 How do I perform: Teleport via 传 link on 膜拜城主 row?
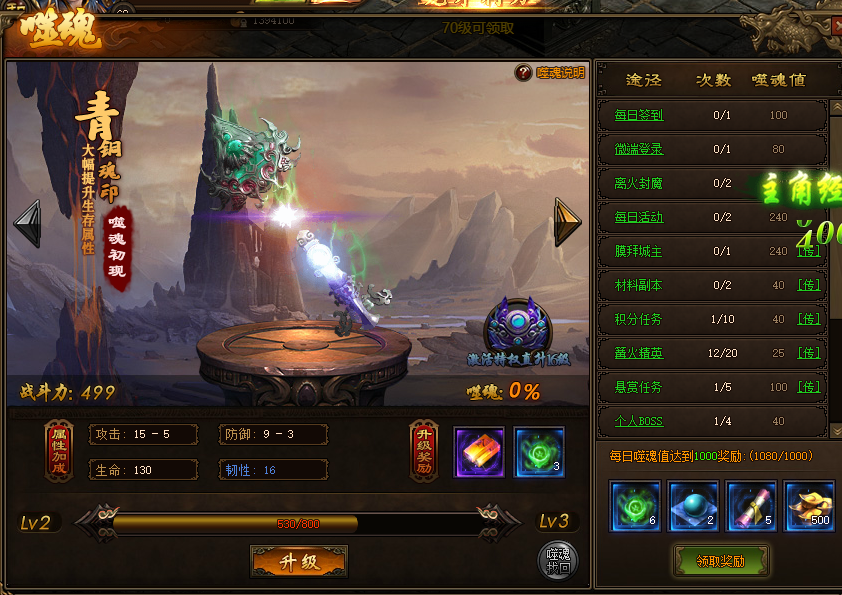[809, 251]
